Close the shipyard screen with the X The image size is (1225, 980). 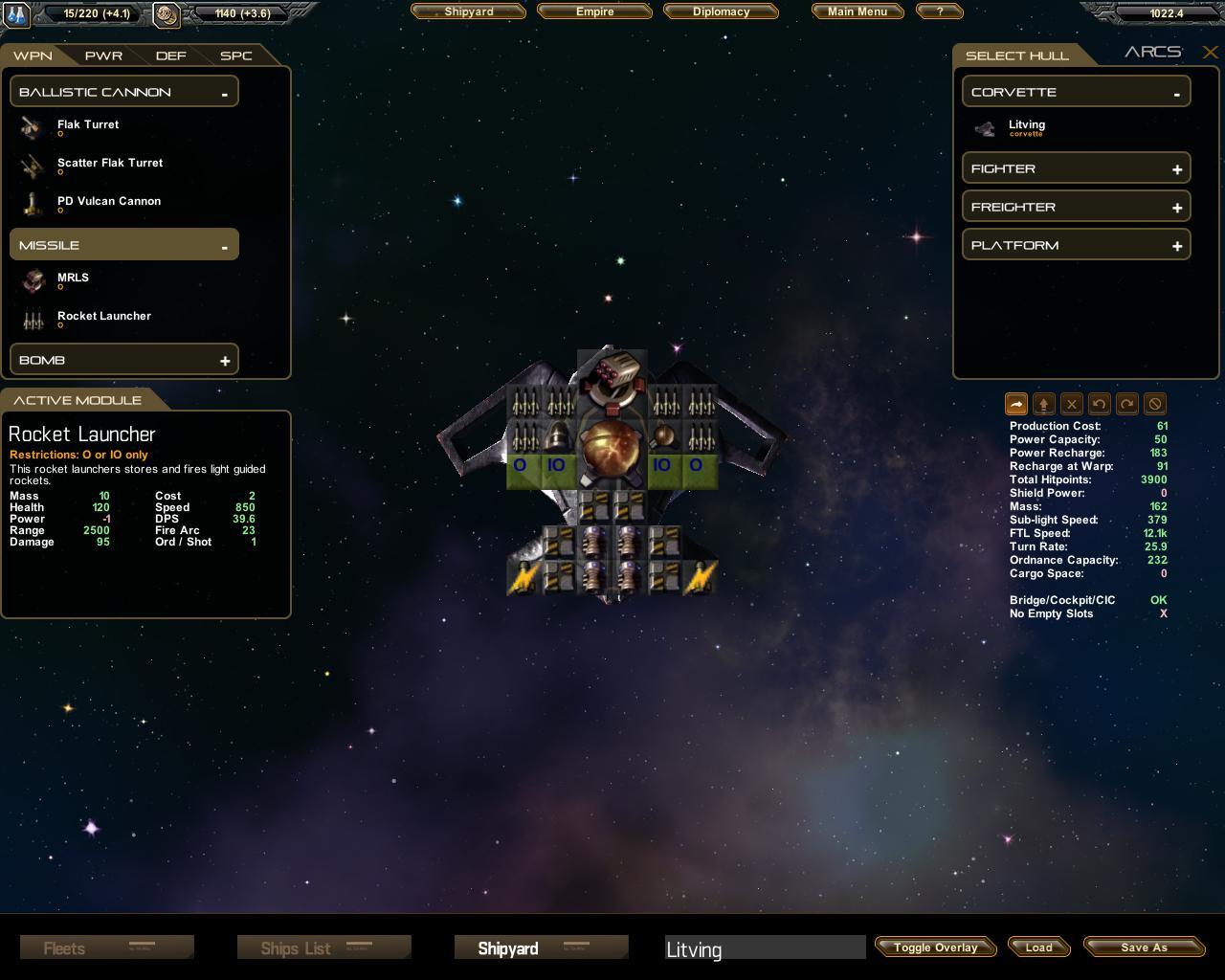tap(1210, 53)
